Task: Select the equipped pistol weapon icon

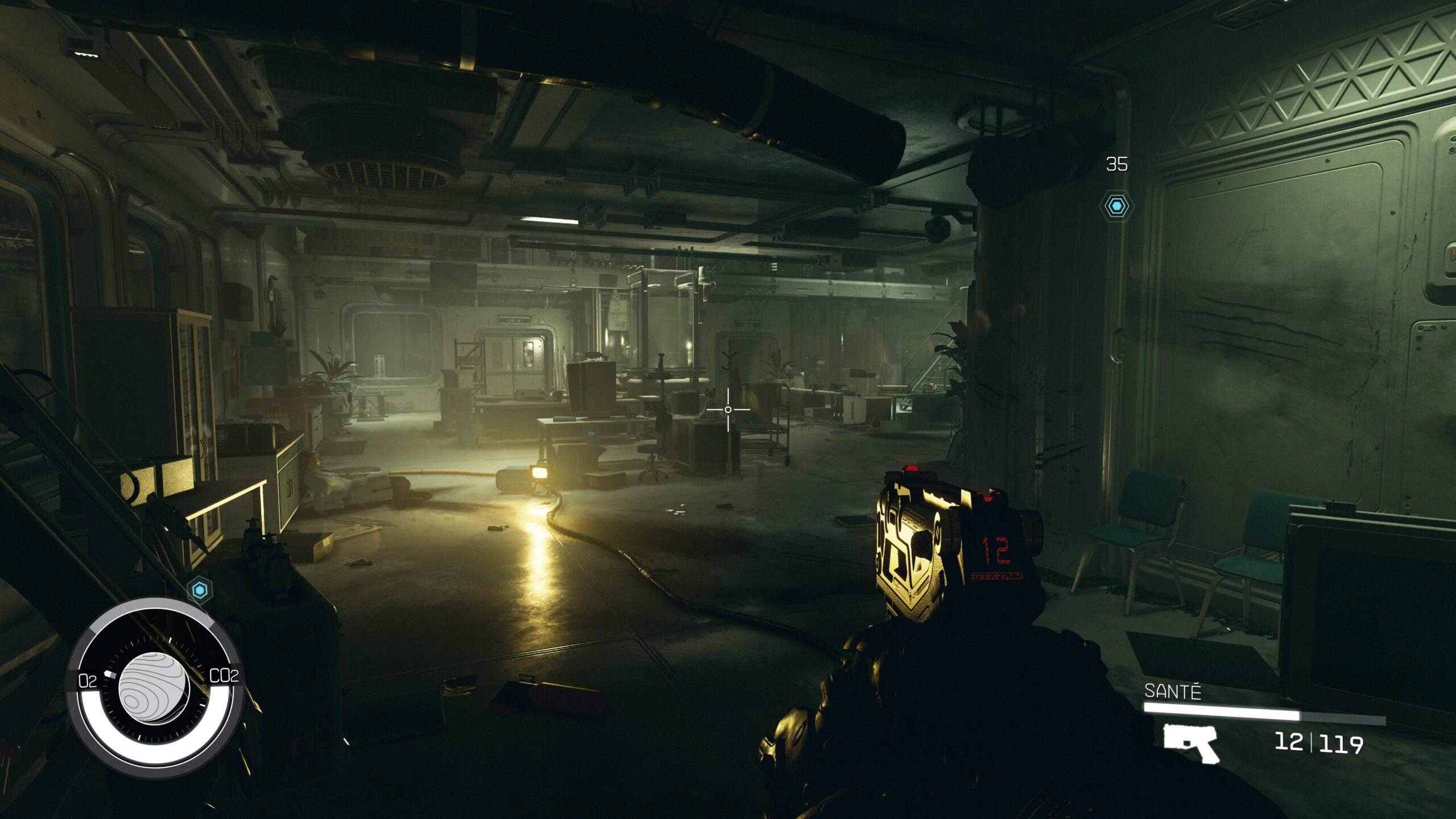Action: pyautogui.click(x=1190, y=743)
